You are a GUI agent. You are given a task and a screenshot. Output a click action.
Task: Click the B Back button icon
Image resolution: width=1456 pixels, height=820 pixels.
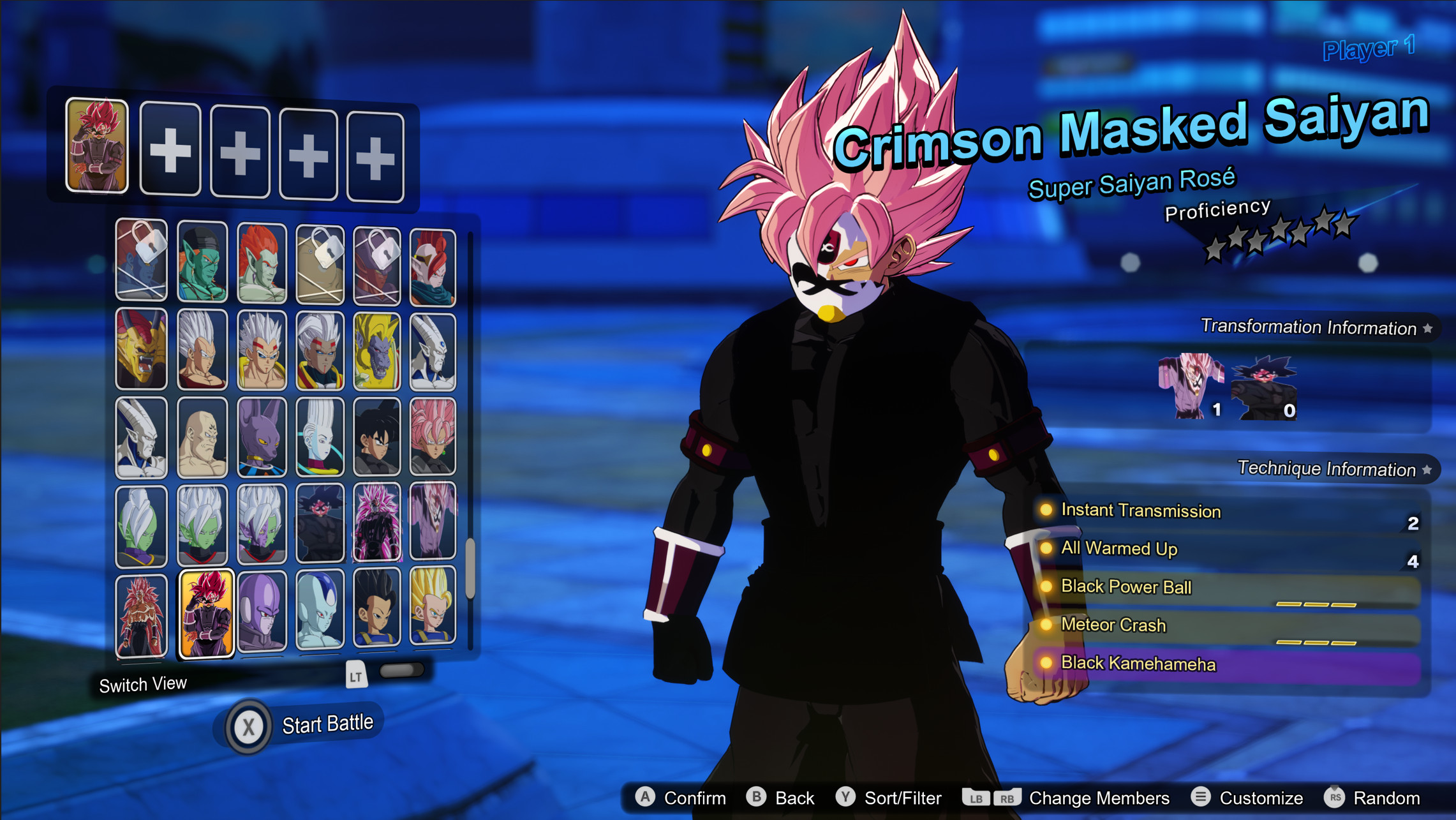(758, 796)
